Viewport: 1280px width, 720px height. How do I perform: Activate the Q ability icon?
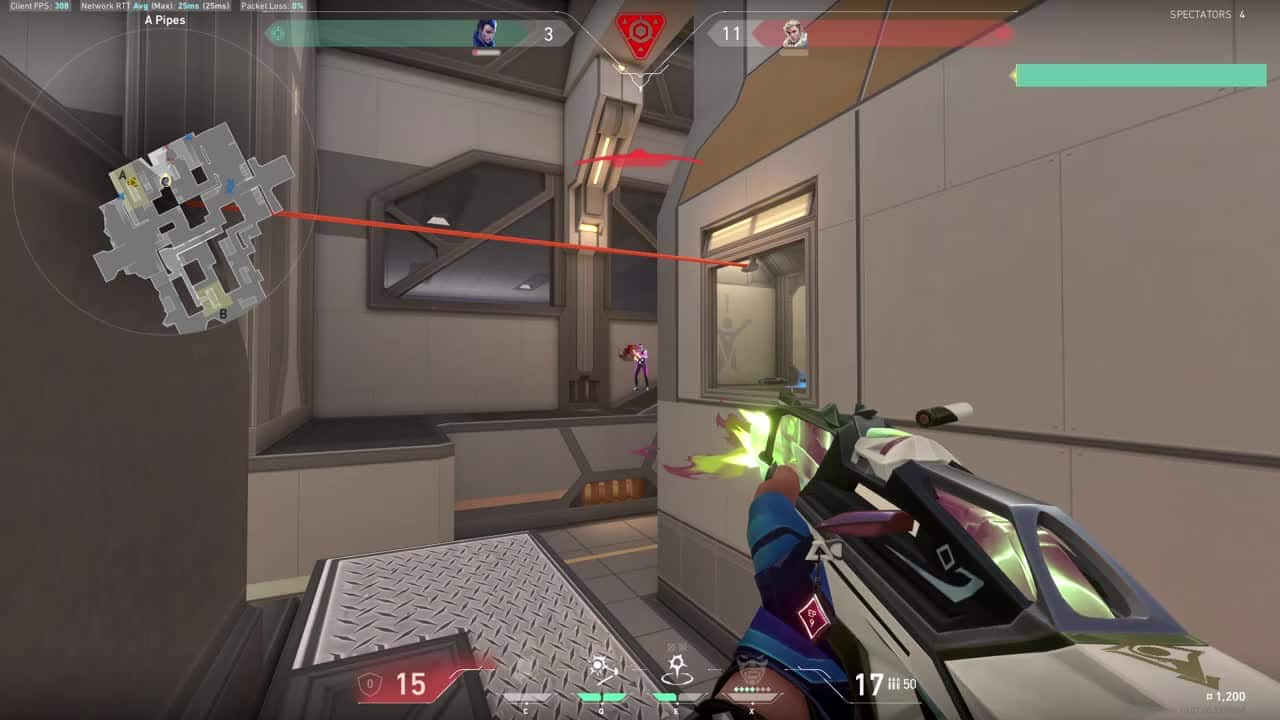(602, 668)
